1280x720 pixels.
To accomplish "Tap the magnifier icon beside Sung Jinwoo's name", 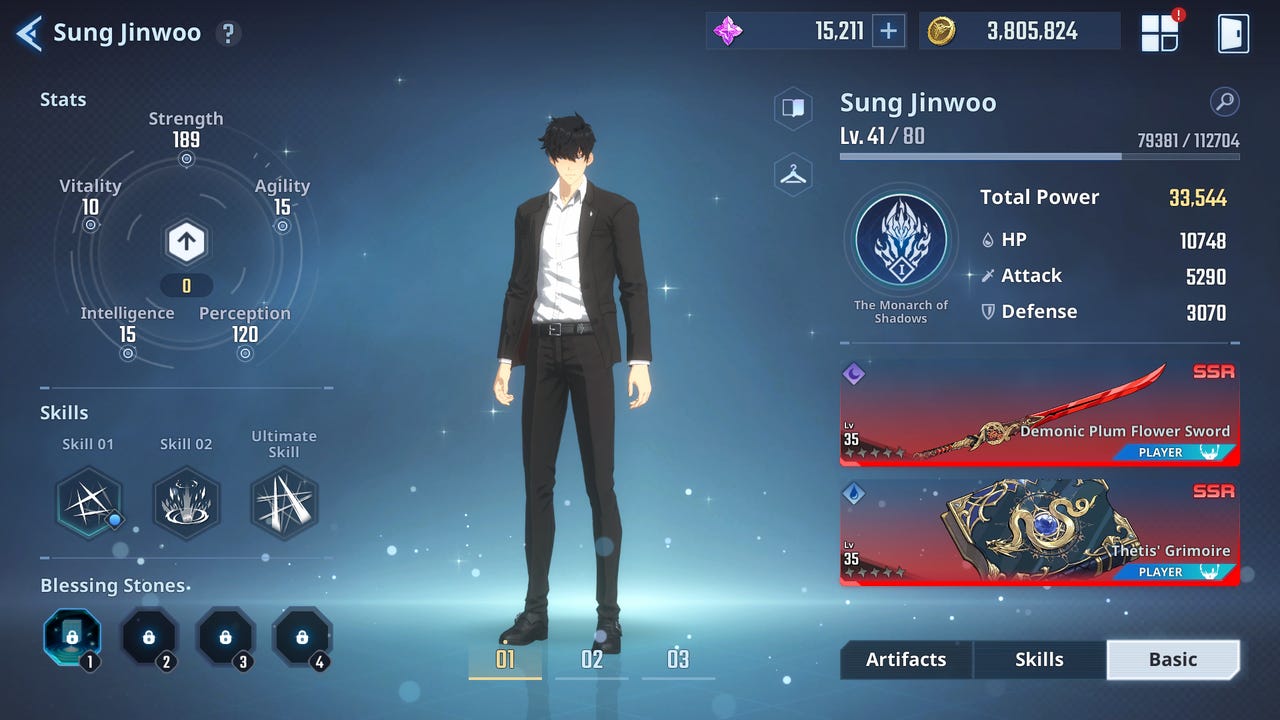I will [x=1225, y=103].
